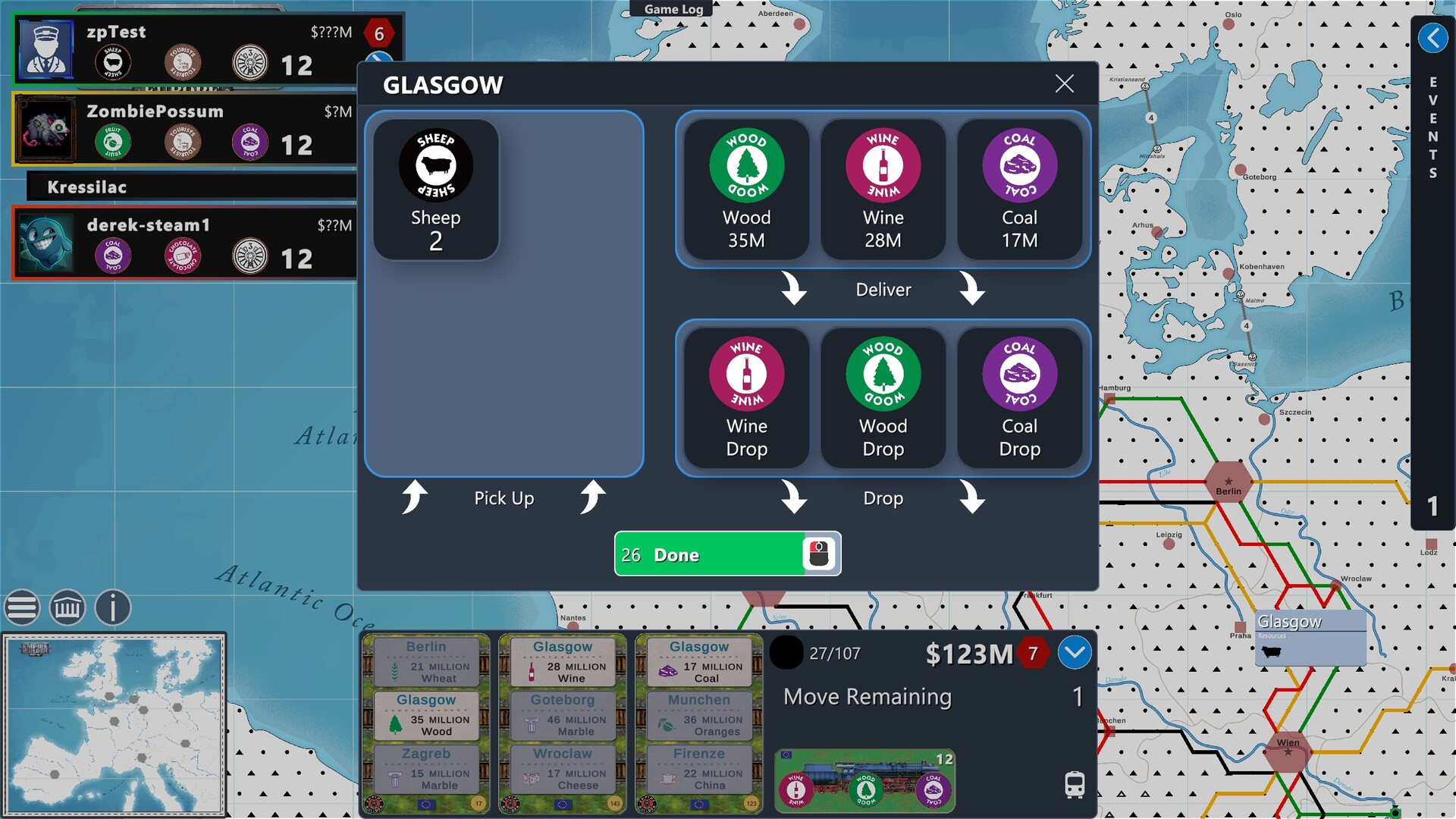This screenshot has width=1456, height=819.
Task: Deliver Coal for 17M
Action: click(x=1020, y=190)
